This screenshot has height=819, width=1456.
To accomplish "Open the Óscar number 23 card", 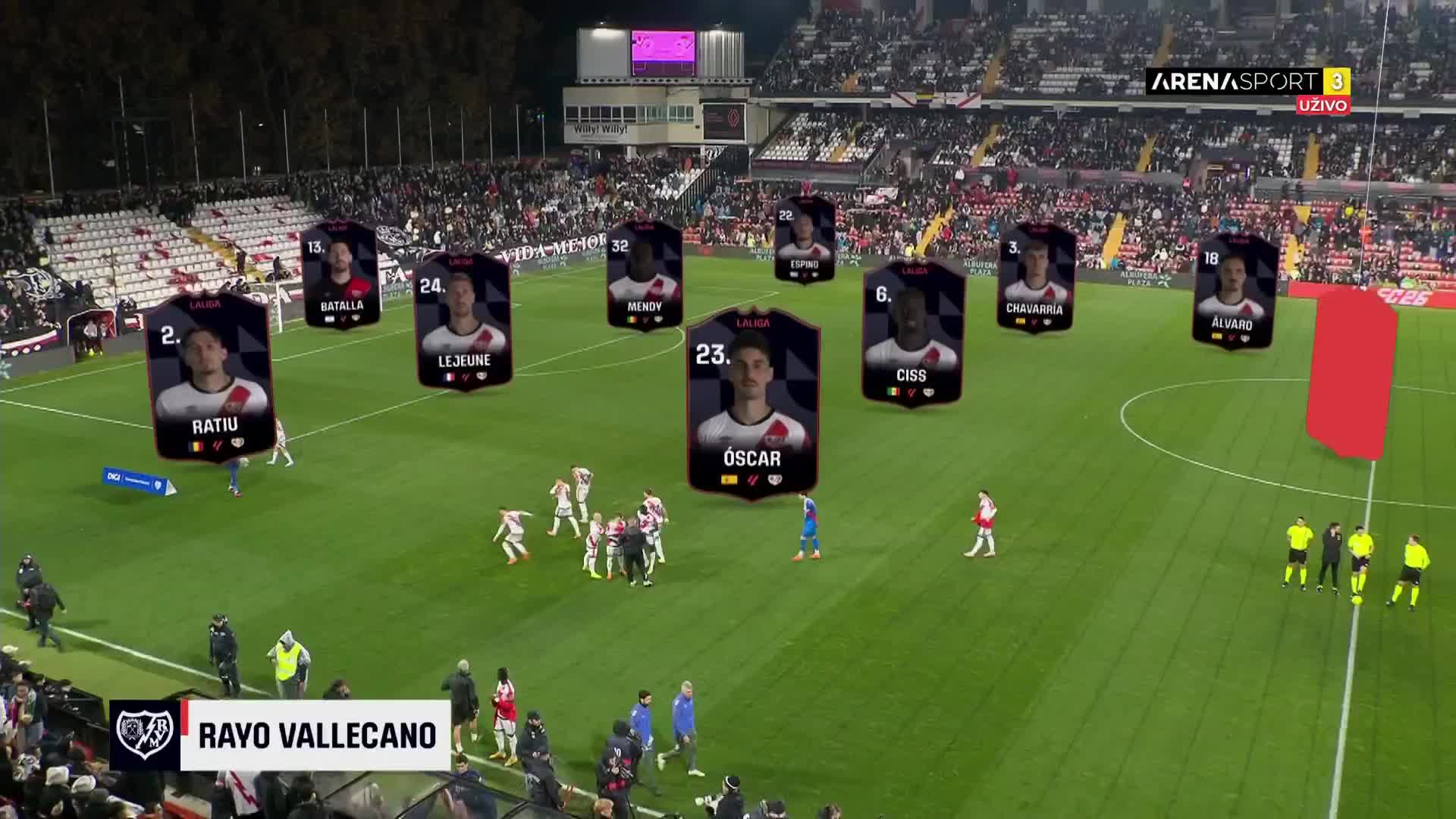I will tap(752, 403).
